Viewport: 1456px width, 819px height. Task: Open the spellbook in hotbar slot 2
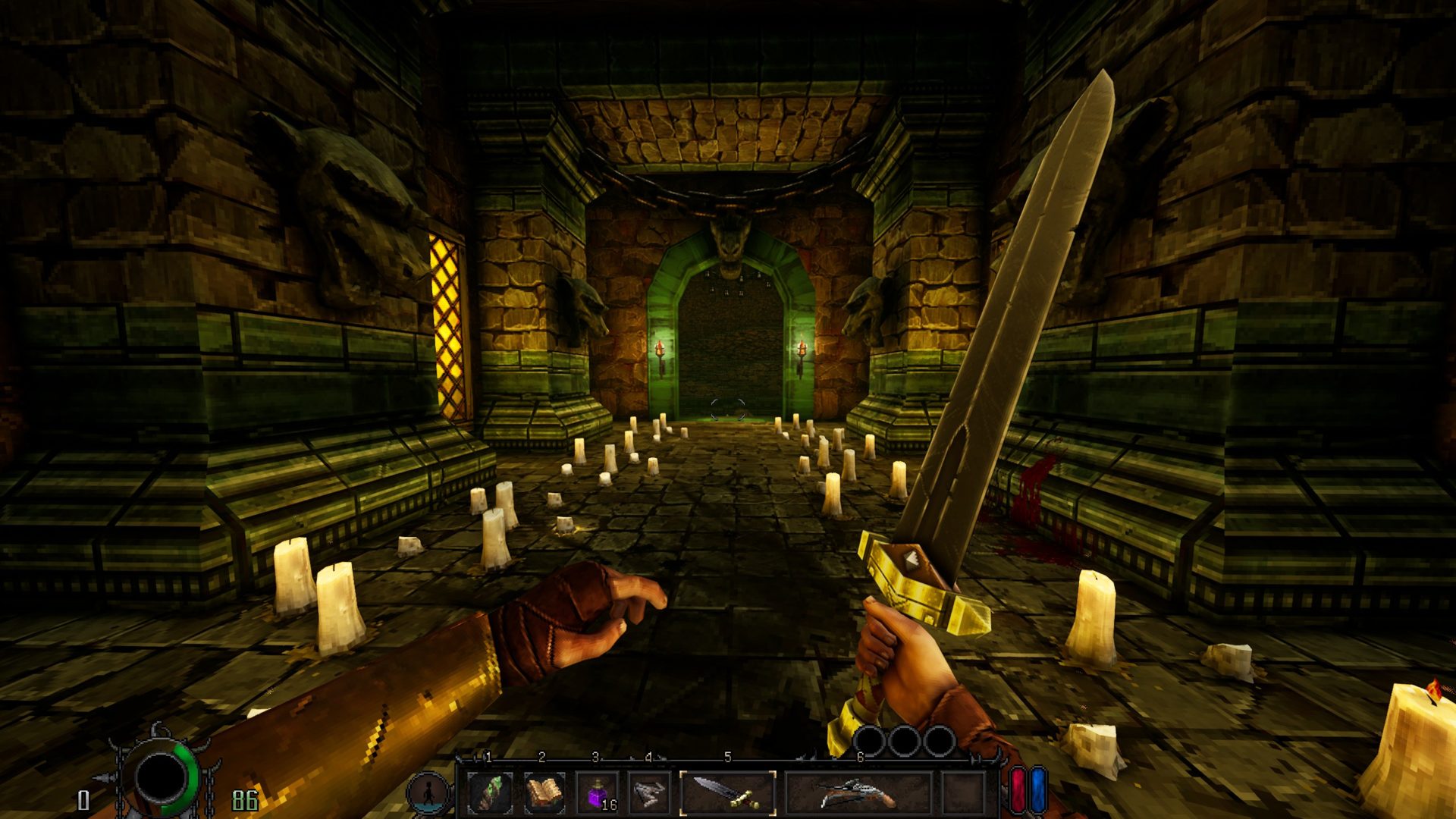[543, 793]
